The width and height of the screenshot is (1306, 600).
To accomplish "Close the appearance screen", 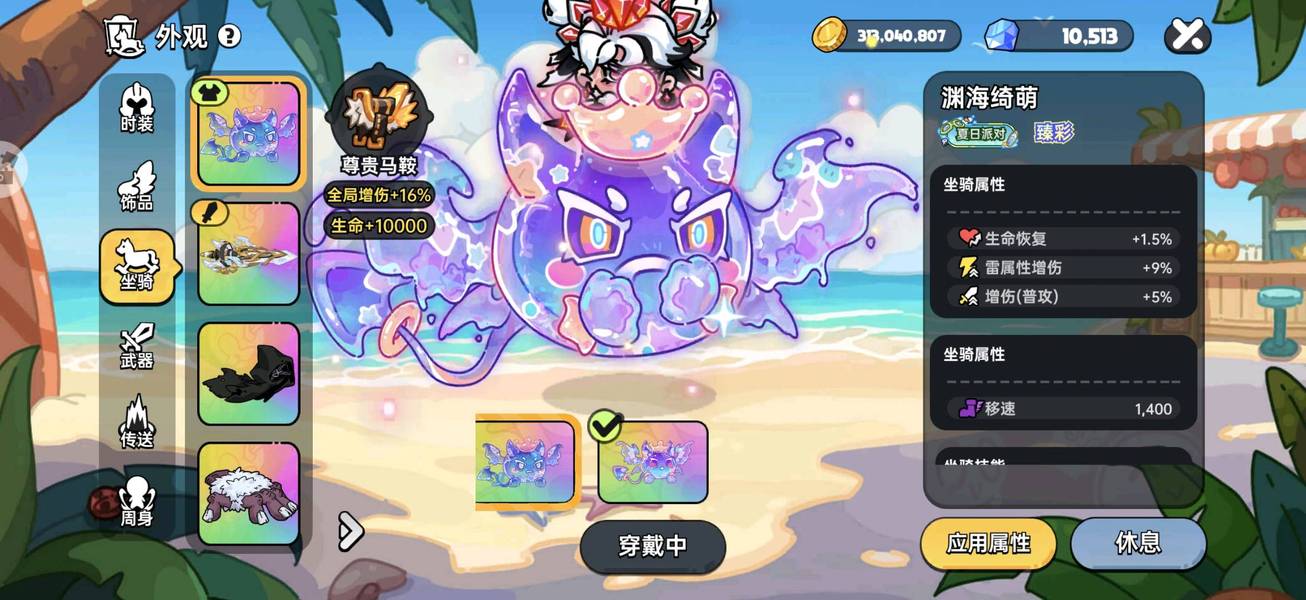I will (1187, 36).
